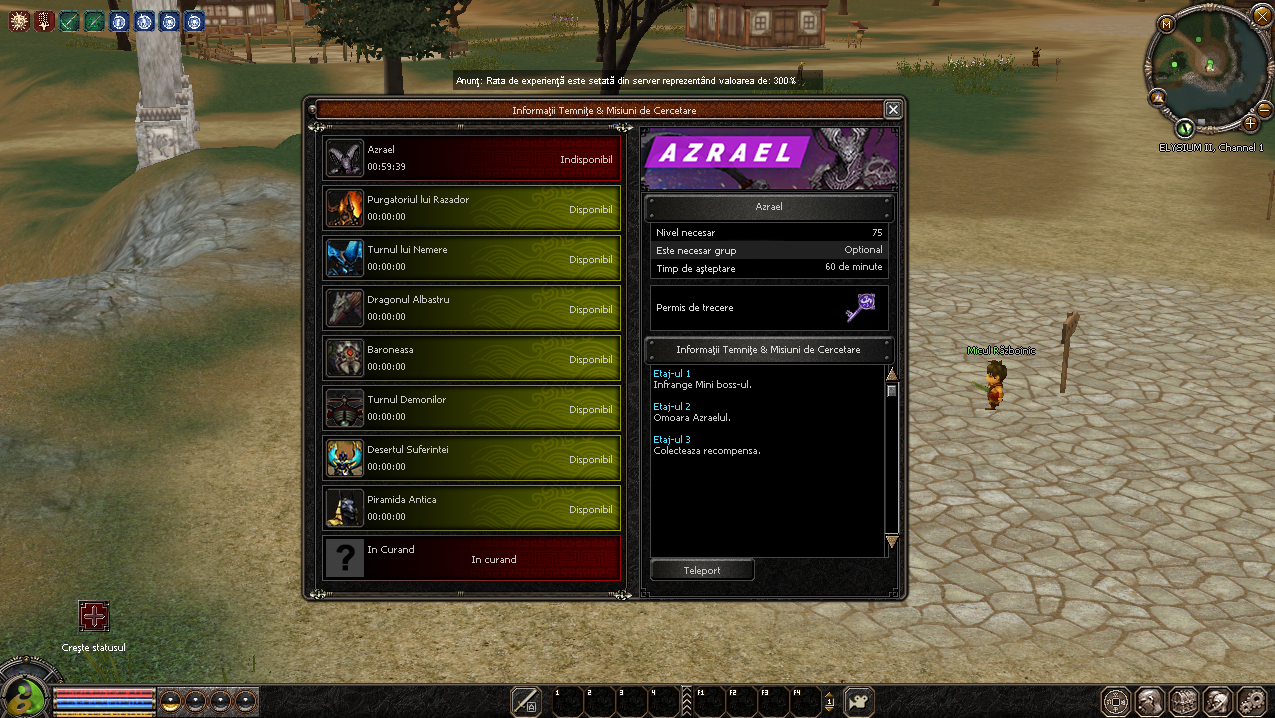Open the settings gears icon
The width and height of the screenshot is (1275, 718).
tap(1251, 700)
